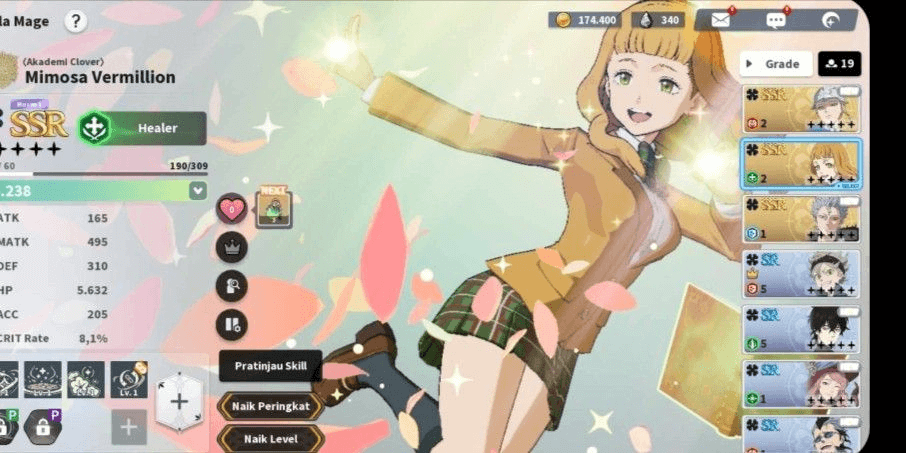The height and width of the screenshot is (453, 906).
Task: Open the crown icon button
Action: pyautogui.click(x=231, y=247)
